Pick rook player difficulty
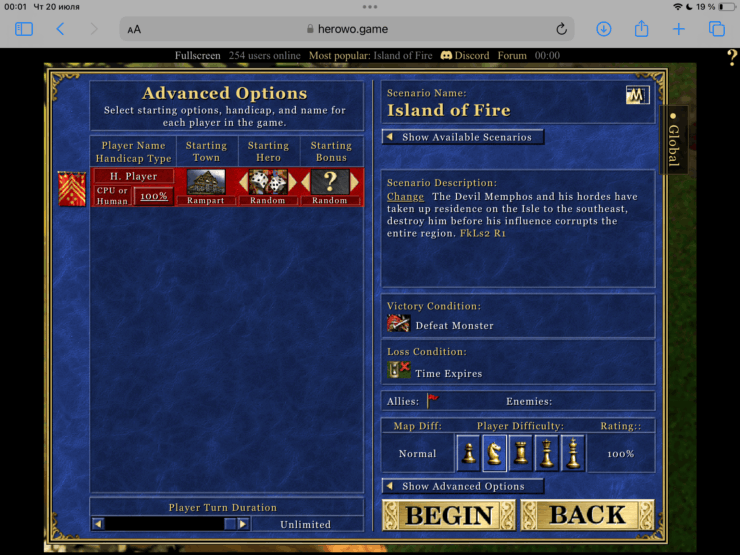Screen dimensions: 740x555 [521, 453]
